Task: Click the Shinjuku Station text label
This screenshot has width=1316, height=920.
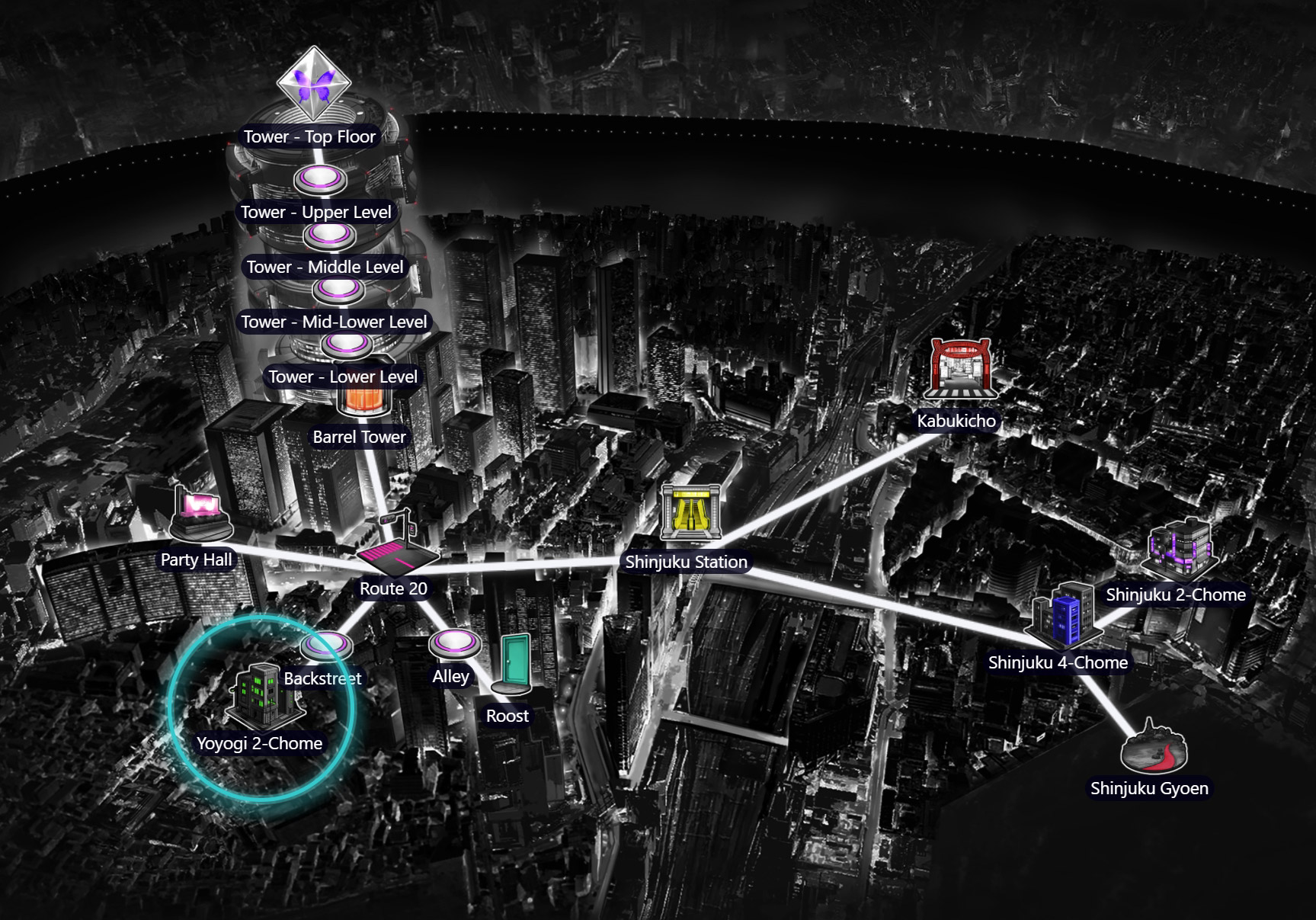Action: (x=687, y=562)
